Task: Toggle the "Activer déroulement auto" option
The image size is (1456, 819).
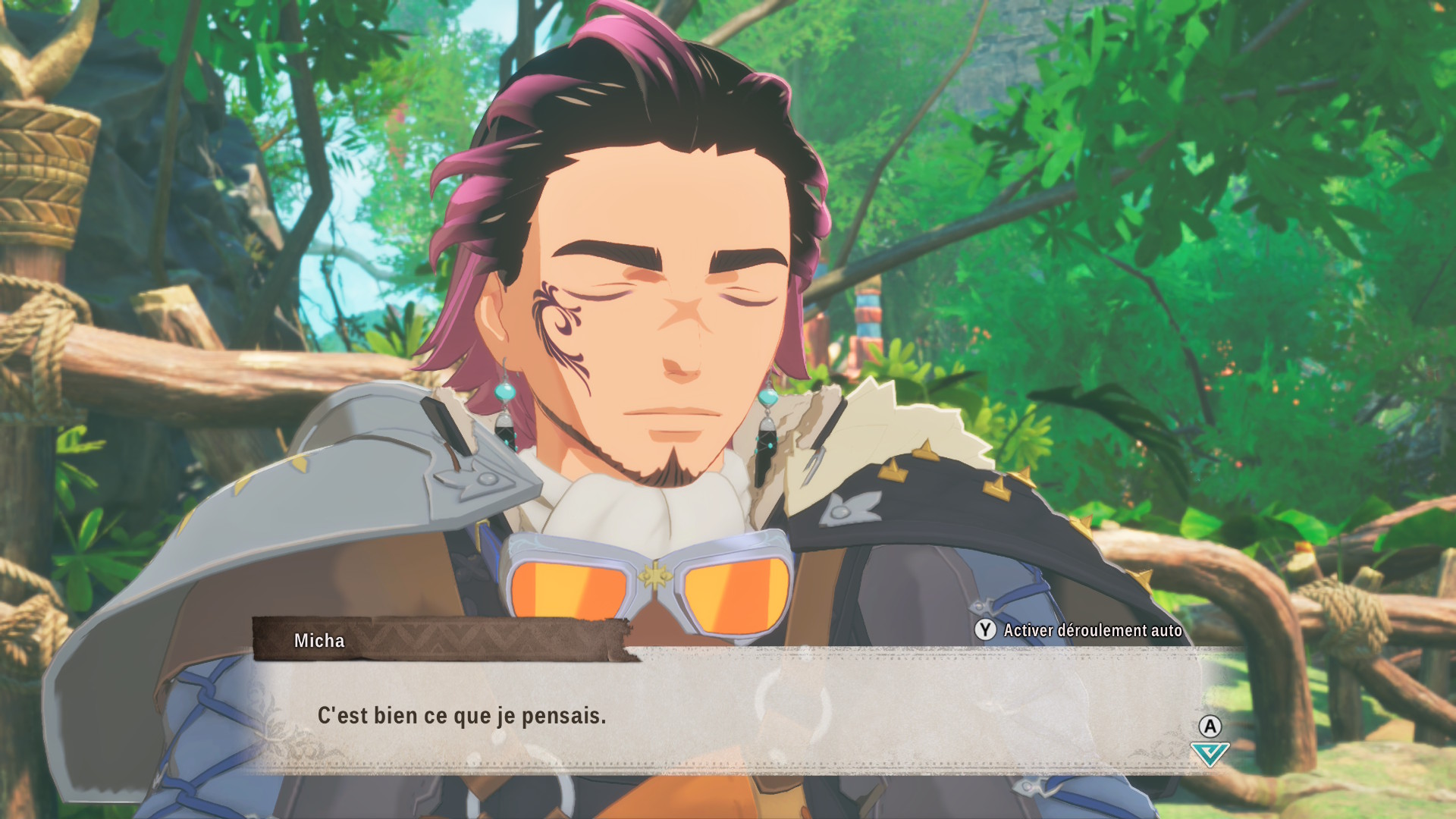Action: pos(1078,630)
